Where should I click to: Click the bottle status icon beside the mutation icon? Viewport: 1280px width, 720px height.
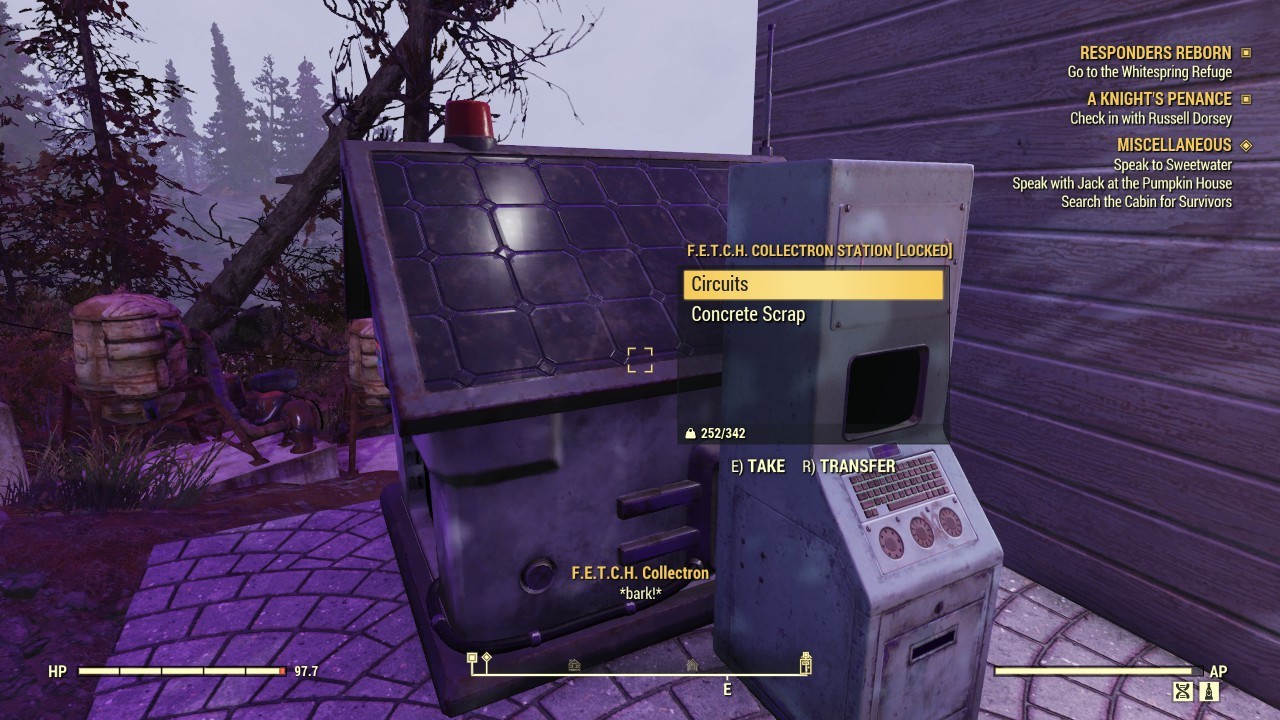1209,692
